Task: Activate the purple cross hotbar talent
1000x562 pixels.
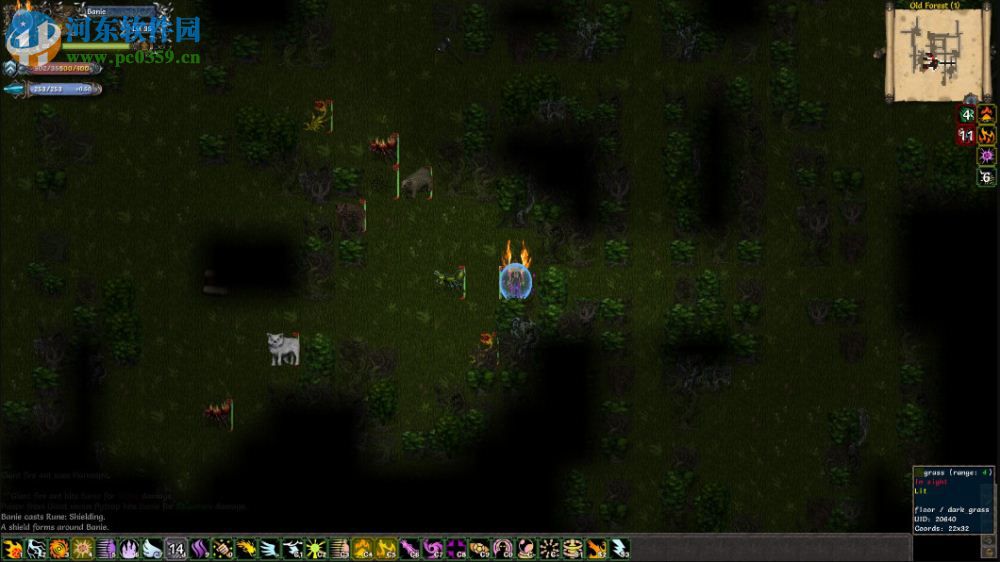Action: coord(456,548)
